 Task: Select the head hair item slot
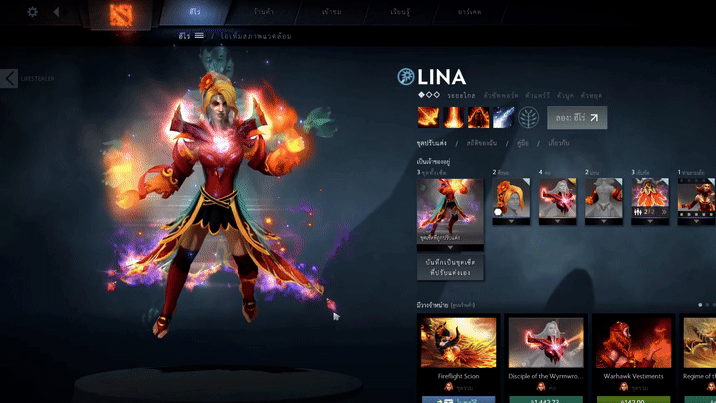click(x=510, y=198)
